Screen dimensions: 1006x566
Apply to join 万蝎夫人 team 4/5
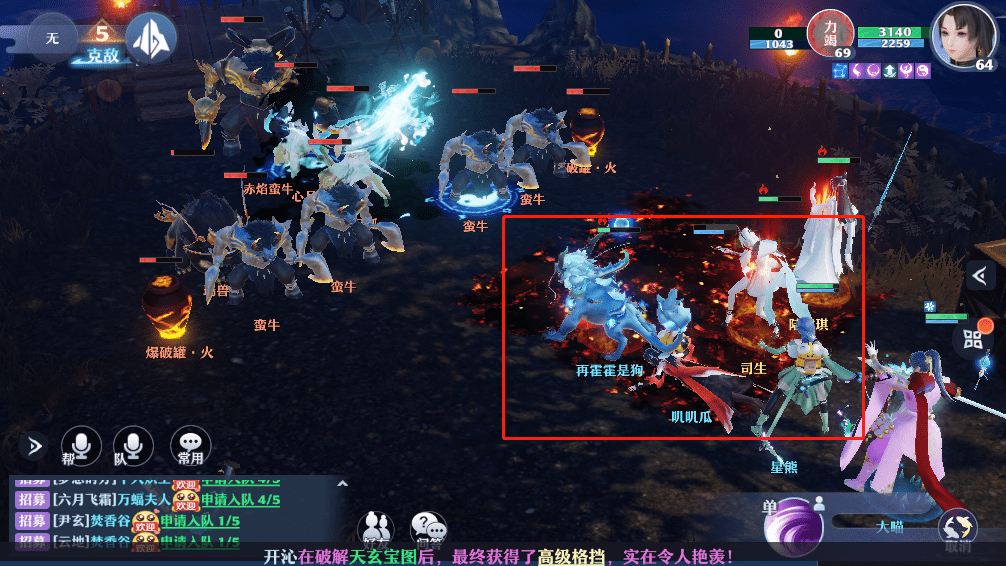[x=240, y=500]
